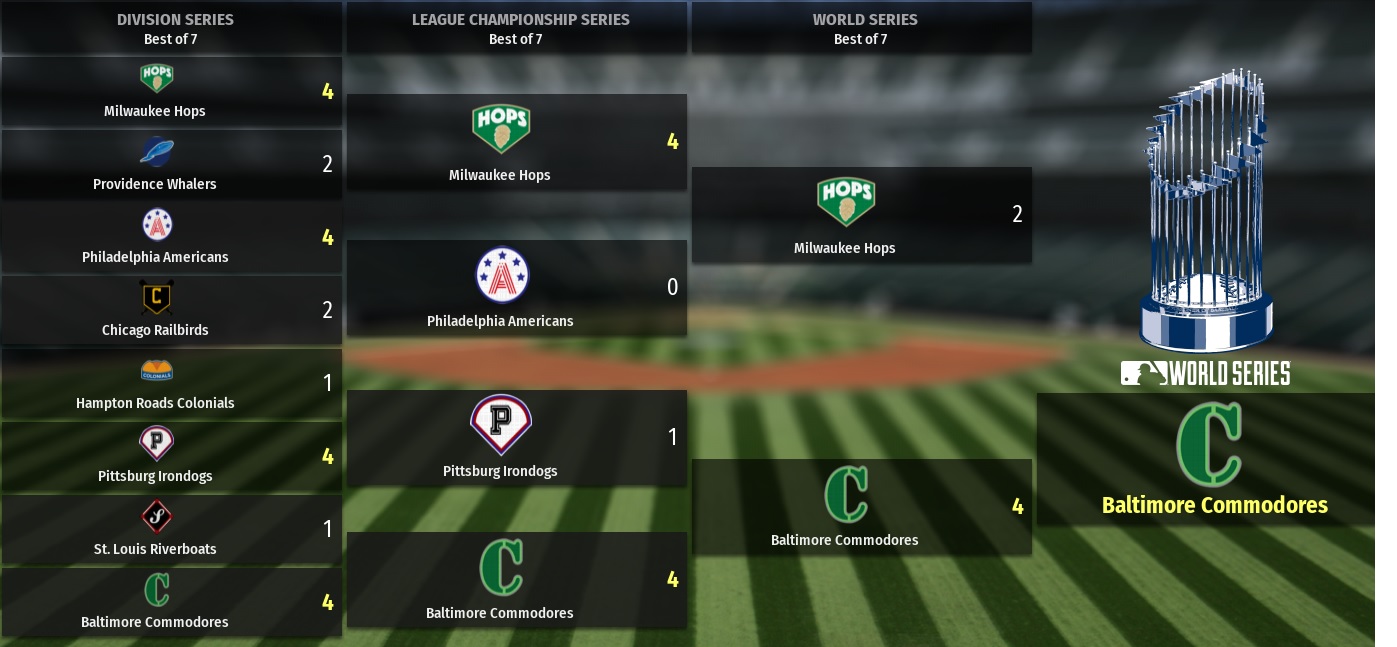Choose Baltimore Commodores in the World Series matchup
1397x647 pixels.
pos(861,507)
